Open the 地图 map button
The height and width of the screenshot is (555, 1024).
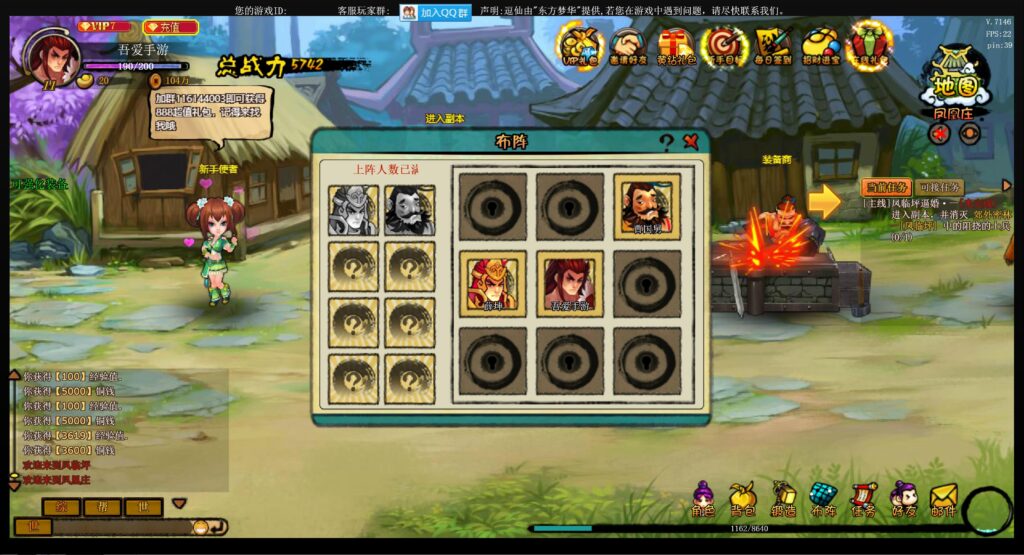[954, 79]
